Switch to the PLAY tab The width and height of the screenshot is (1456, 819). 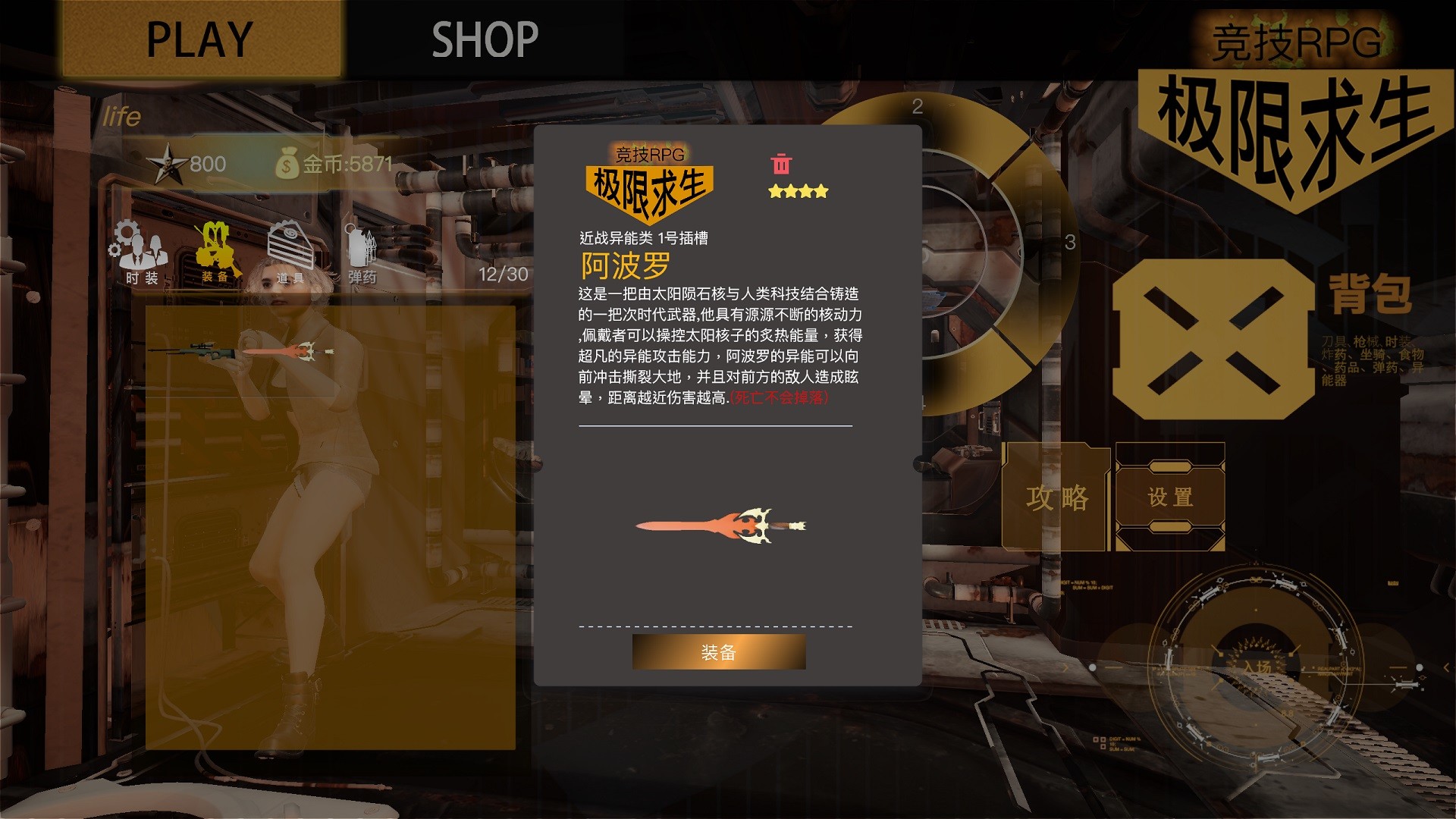click(x=199, y=36)
